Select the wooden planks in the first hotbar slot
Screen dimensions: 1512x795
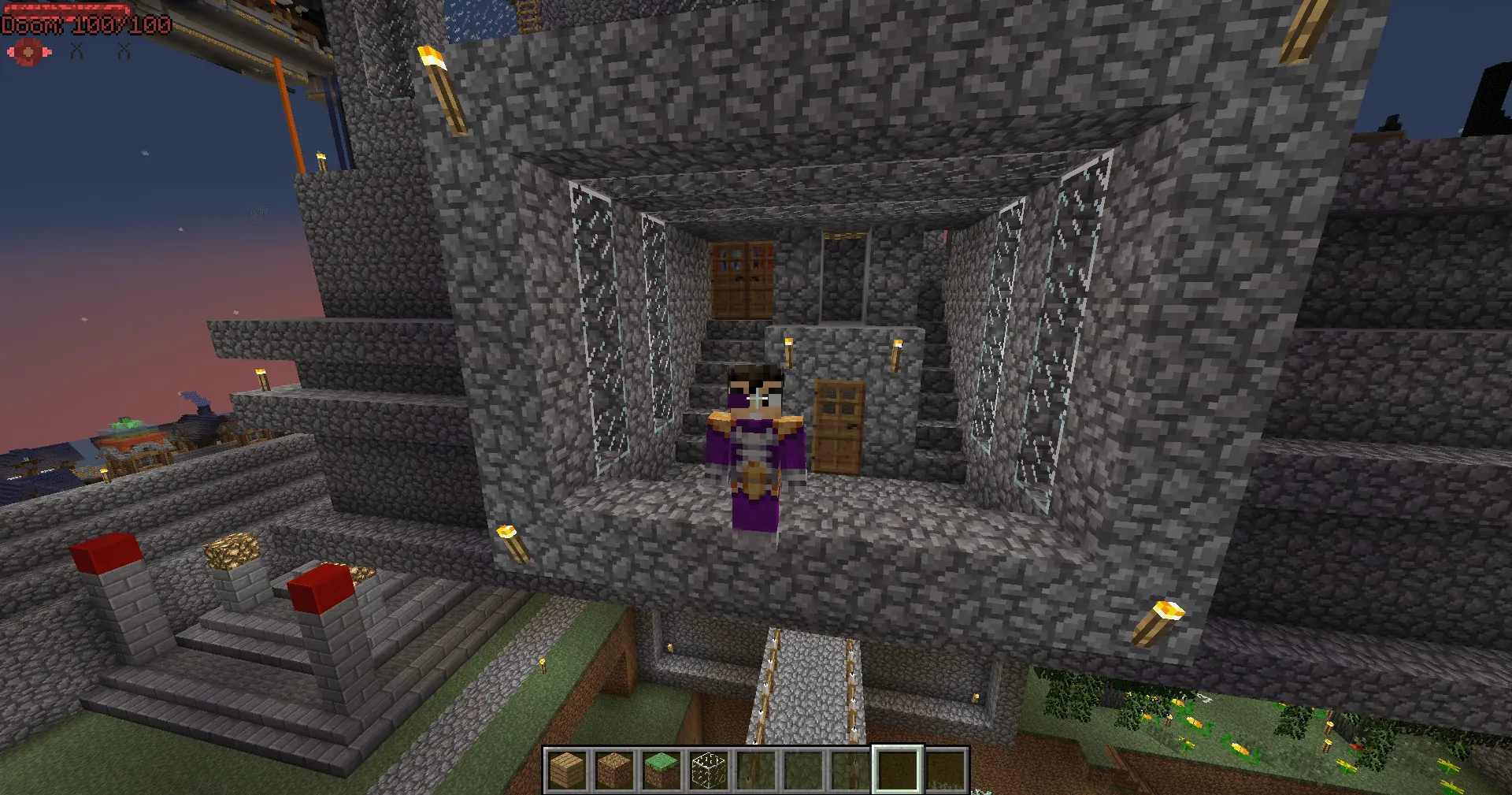tap(569, 768)
